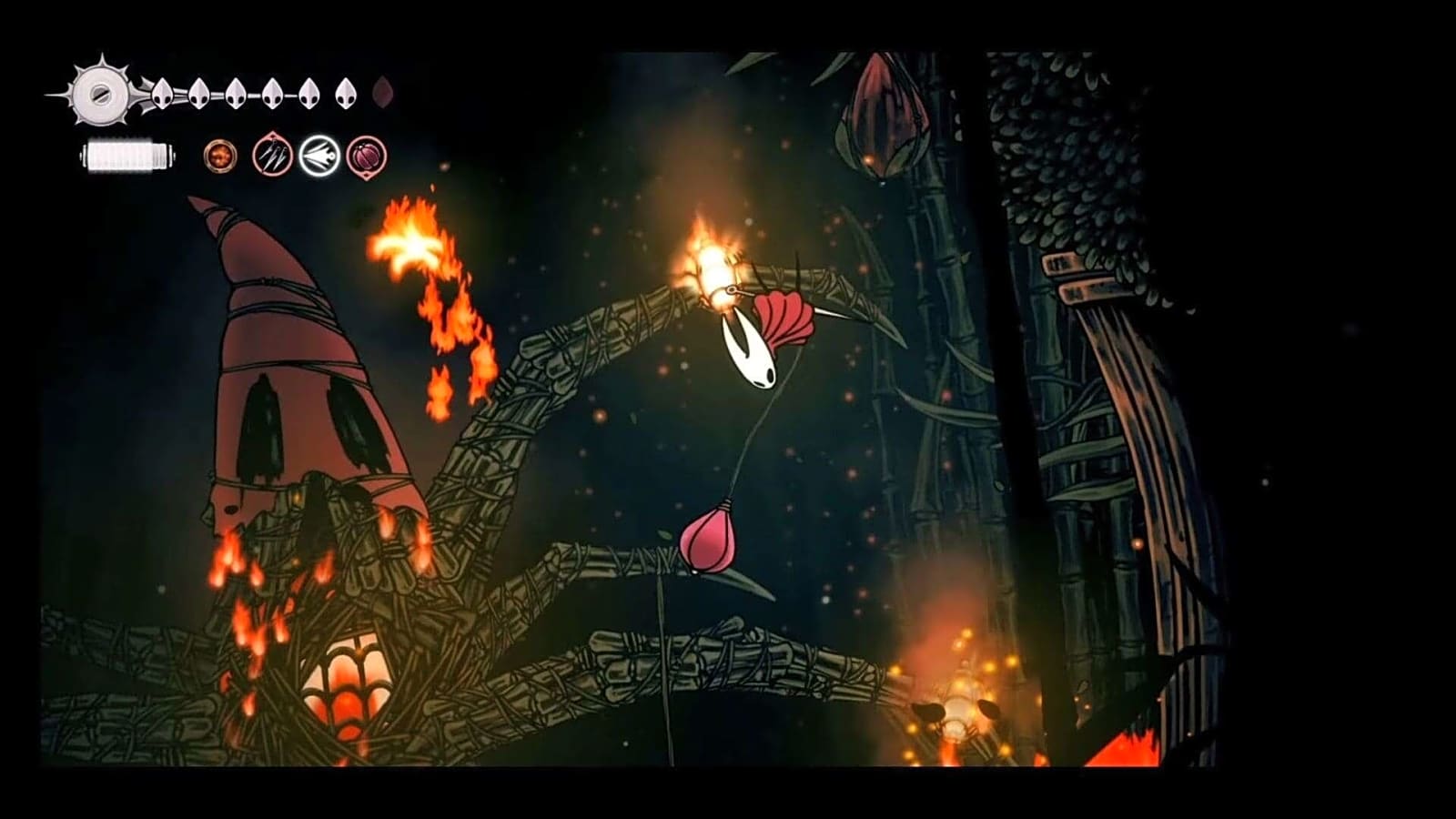The height and width of the screenshot is (819, 1456).
Task: Select the glowing white silk skill icon
Action: point(318,156)
